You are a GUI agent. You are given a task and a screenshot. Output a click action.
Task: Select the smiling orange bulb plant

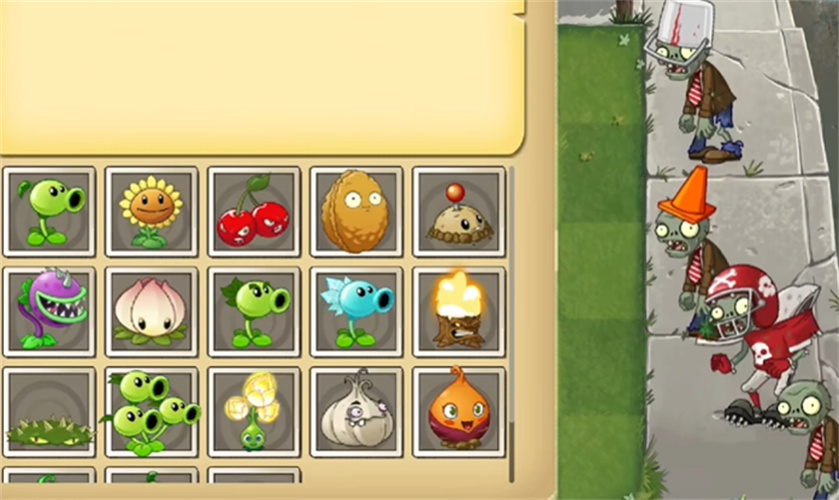coord(459,412)
